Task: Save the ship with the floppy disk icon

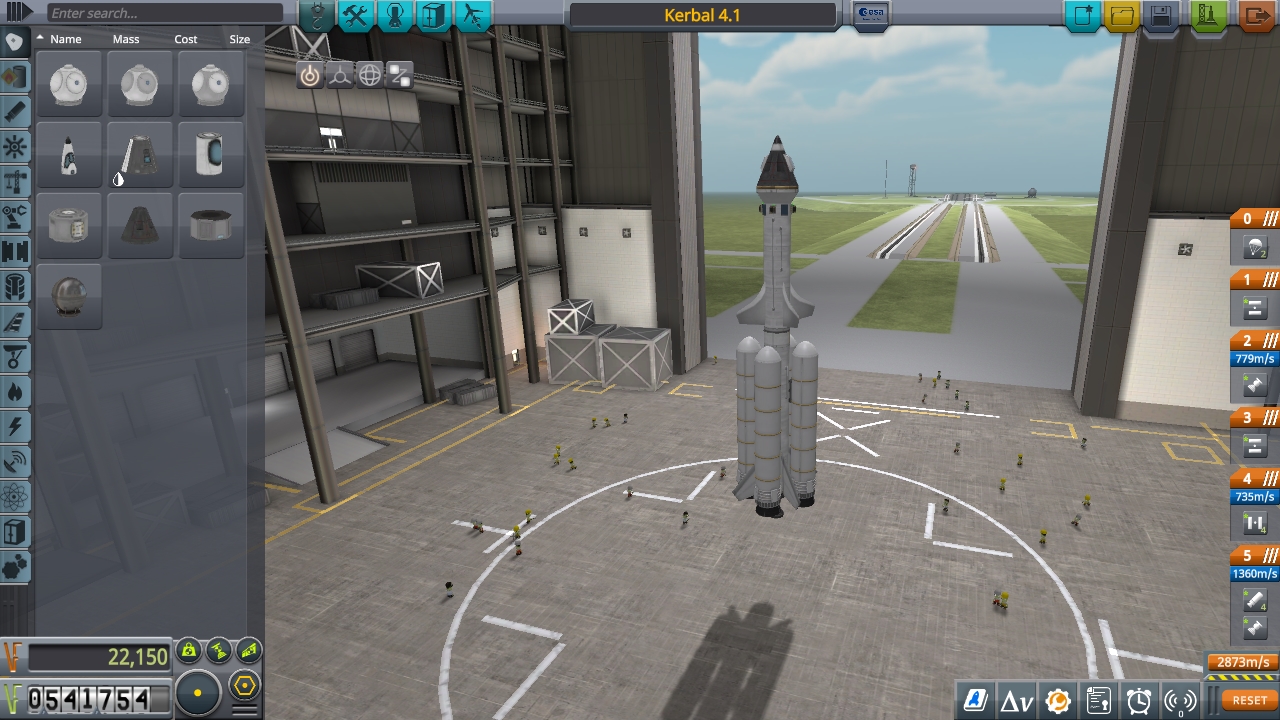Action: (1161, 15)
